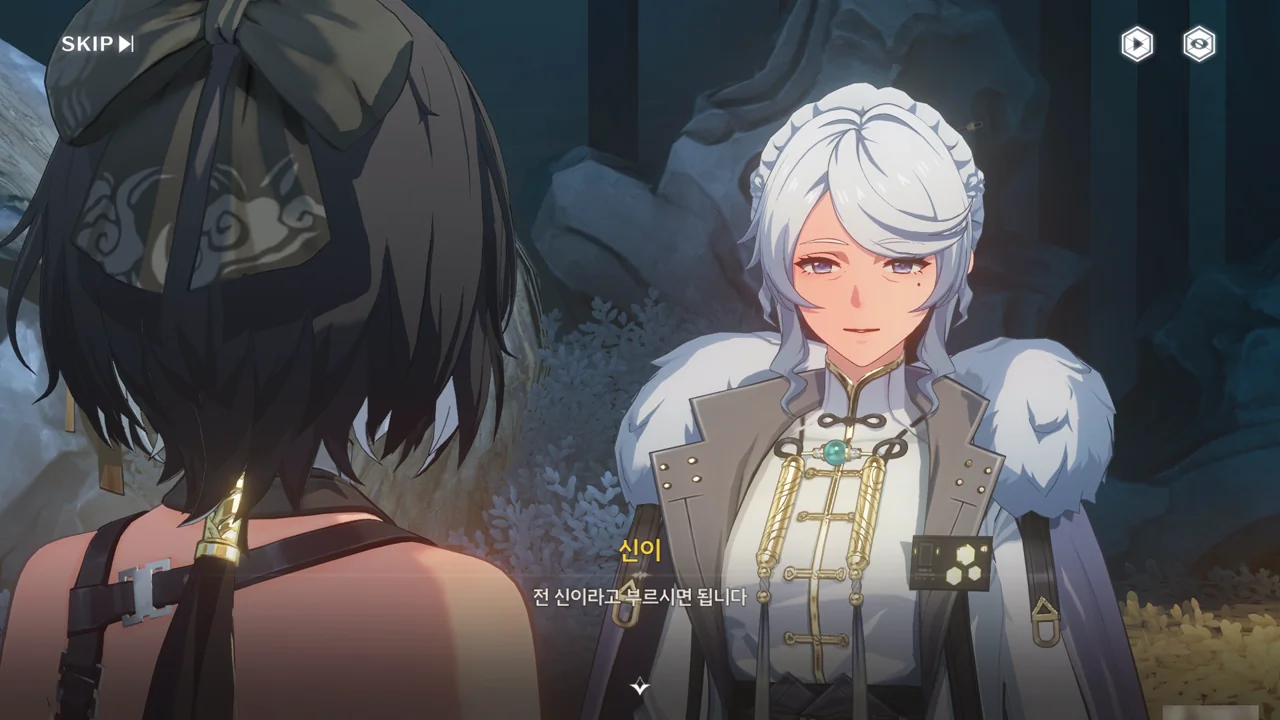Toggle dialogue auto-play
Viewport: 1280px width, 720px height.
click(x=1137, y=44)
